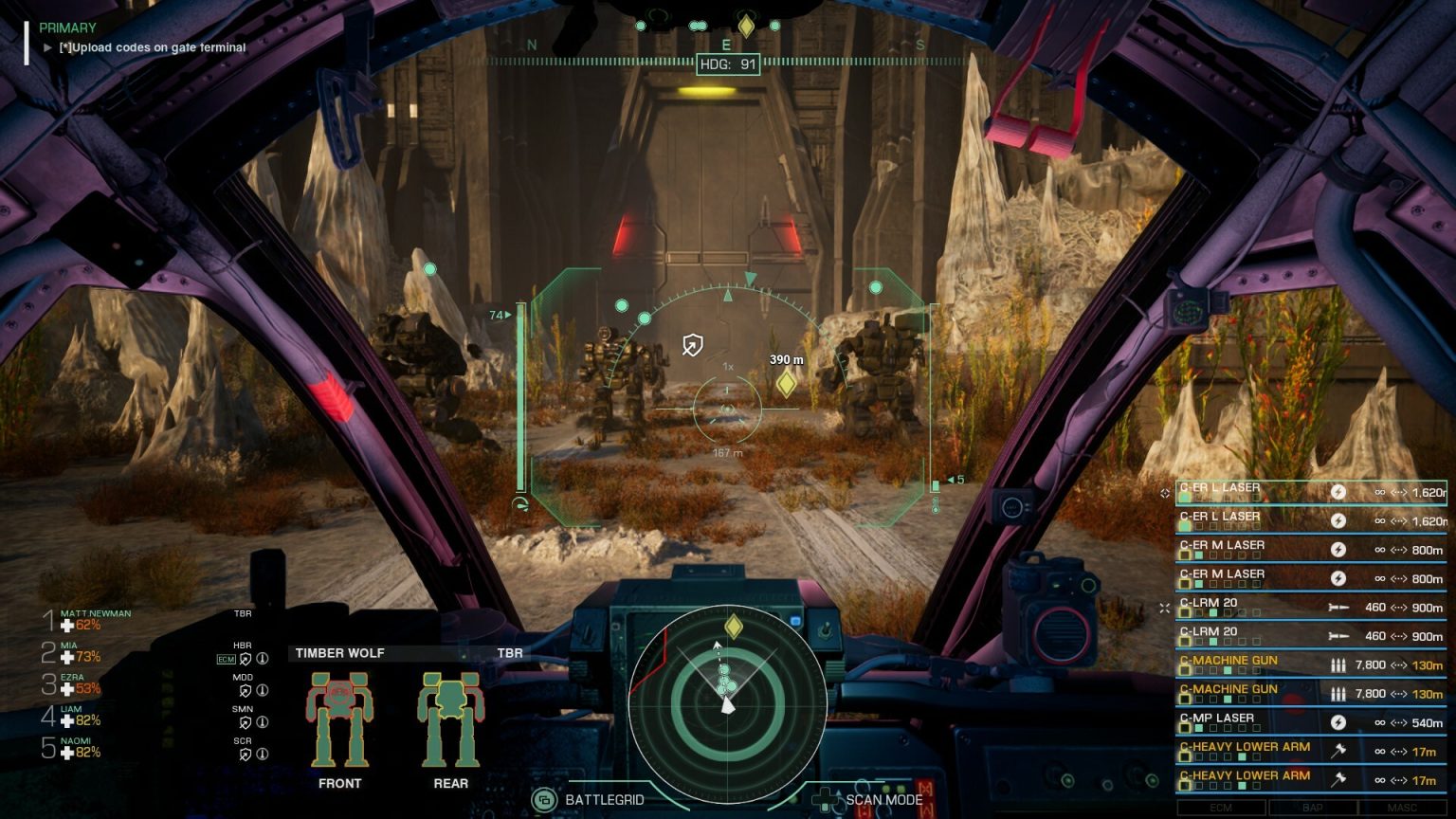Toggle the ECM system
Screen dimensions: 1456x819
coord(1223,807)
